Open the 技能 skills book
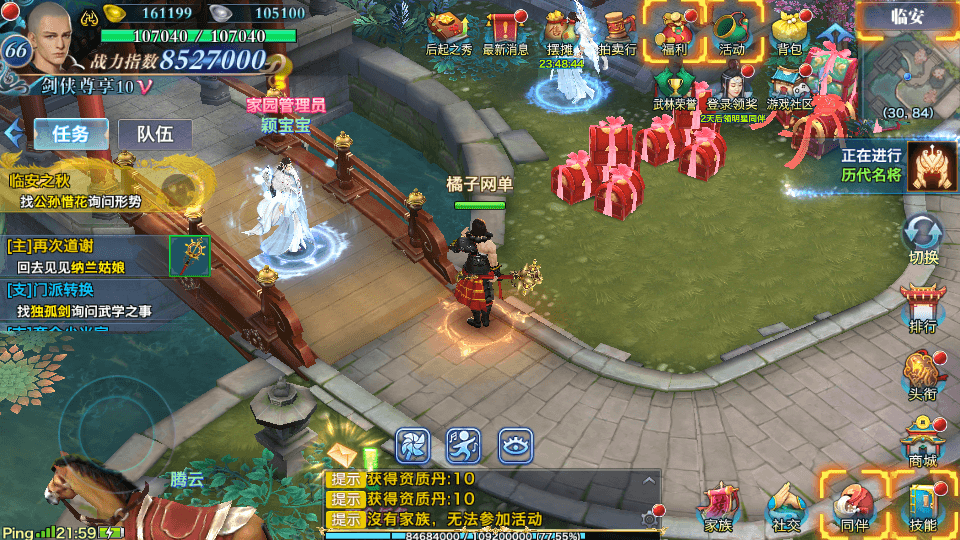This screenshot has height=540, width=960. pyautogui.click(x=922, y=505)
